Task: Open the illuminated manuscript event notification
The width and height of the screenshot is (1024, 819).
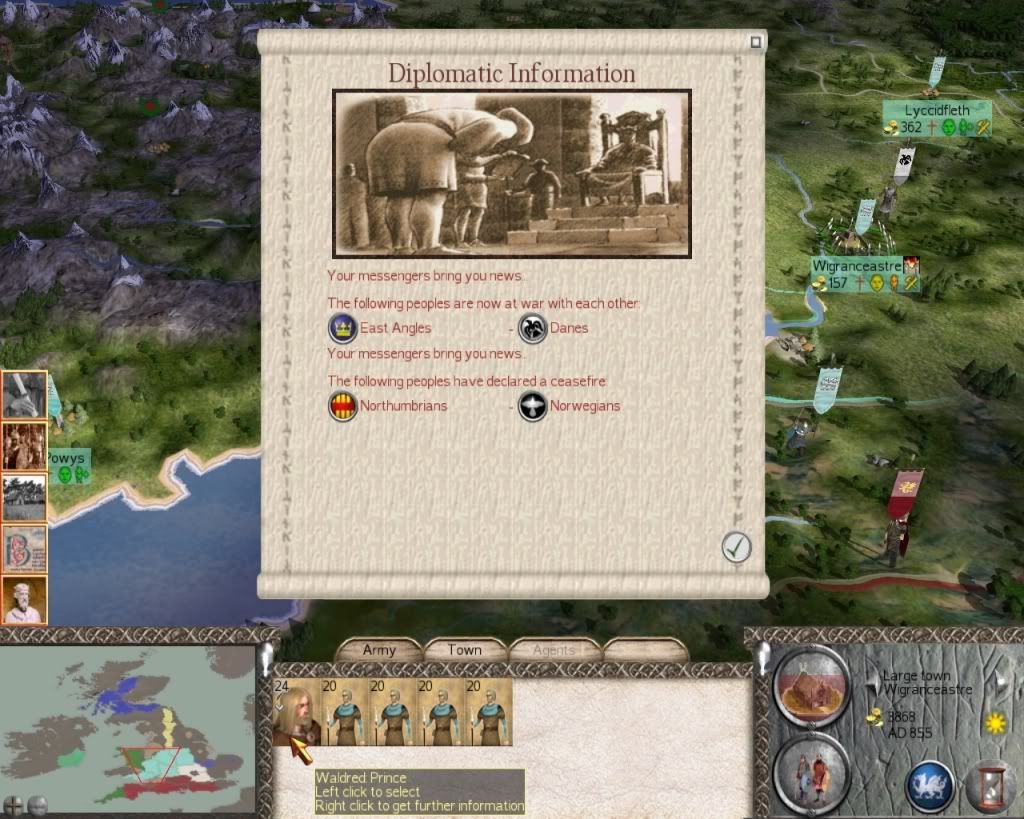Action: [24, 549]
